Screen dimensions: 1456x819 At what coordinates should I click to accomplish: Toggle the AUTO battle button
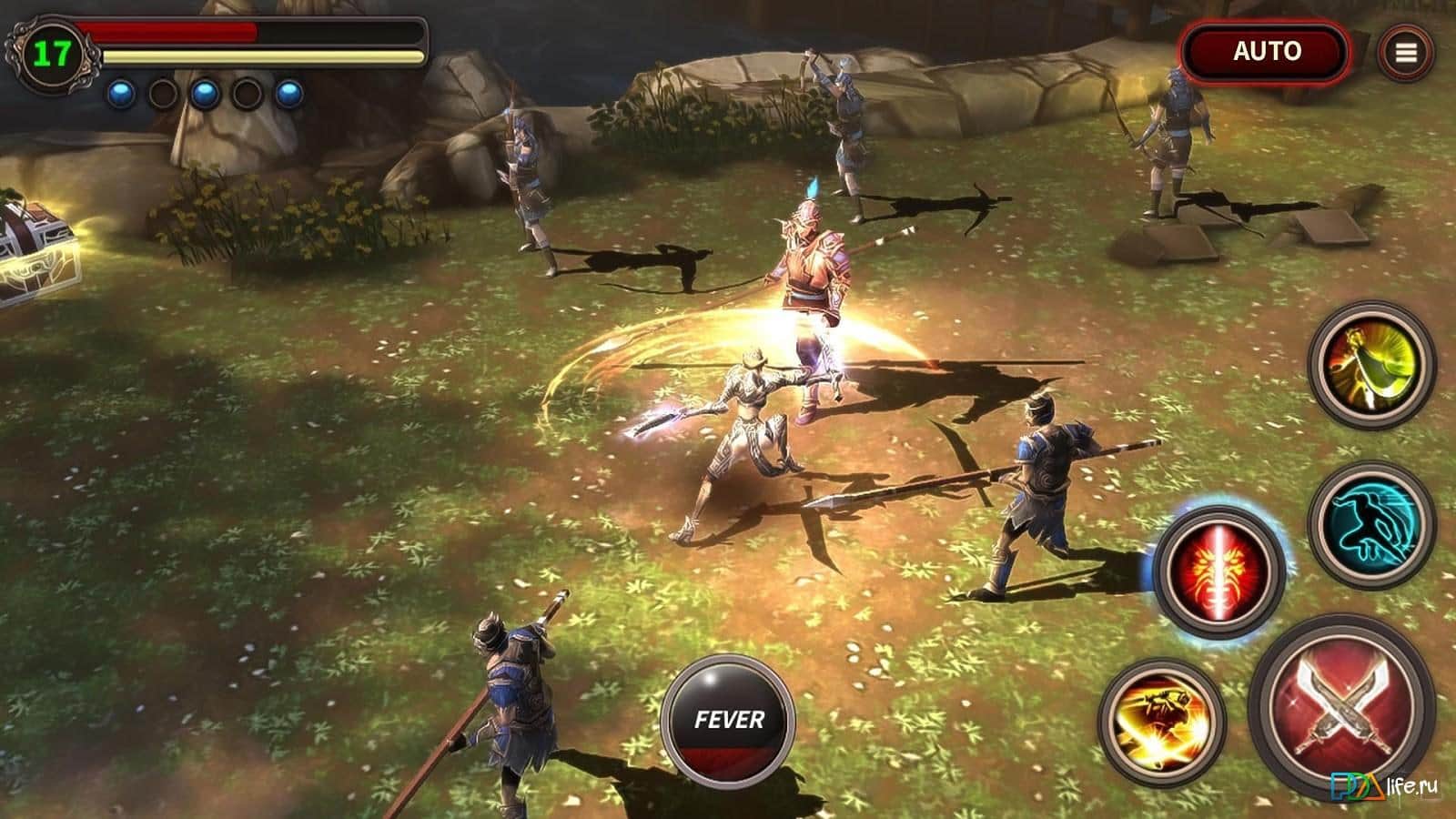pos(1266,52)
